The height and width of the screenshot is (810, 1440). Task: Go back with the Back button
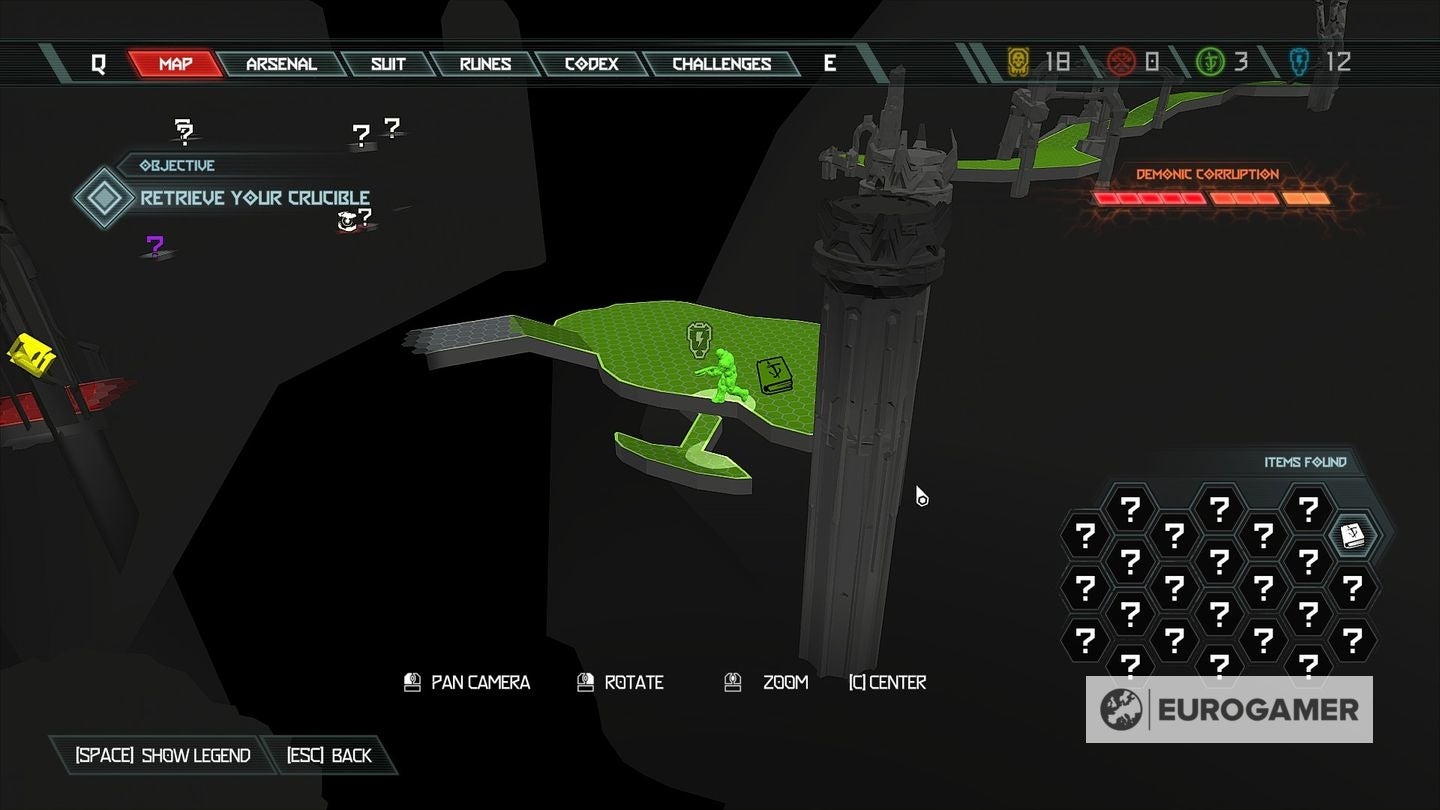click(x=329, y=755)
